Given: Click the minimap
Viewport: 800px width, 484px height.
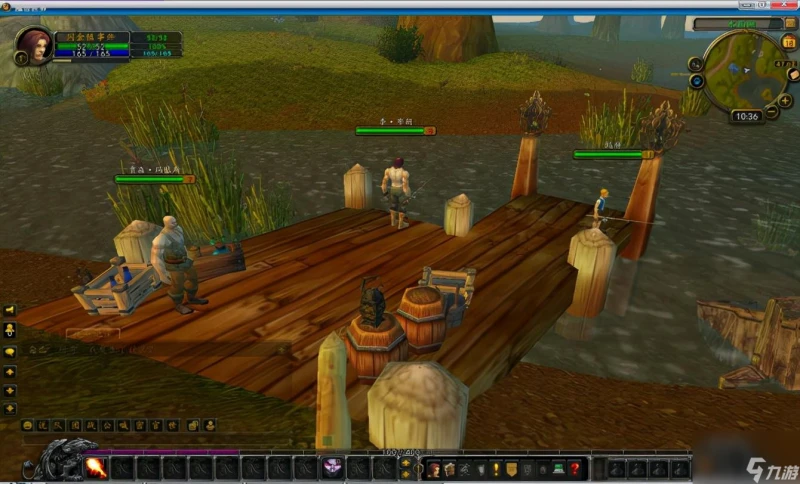Looking at the screenshot, I should tap(742, 72).
